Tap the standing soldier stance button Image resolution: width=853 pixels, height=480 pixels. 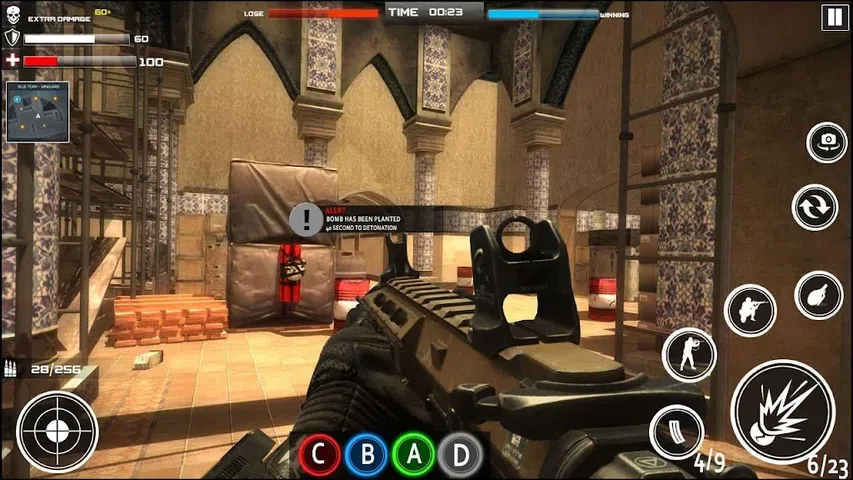pyautogui.click(x=689, y=354)
